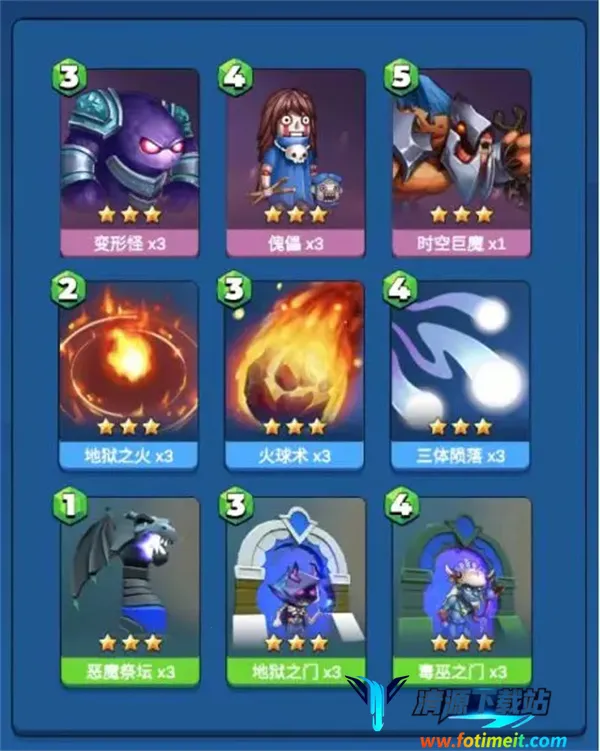
Task: Pick the 时空巨魔 card
Action: tap(459, 160)
